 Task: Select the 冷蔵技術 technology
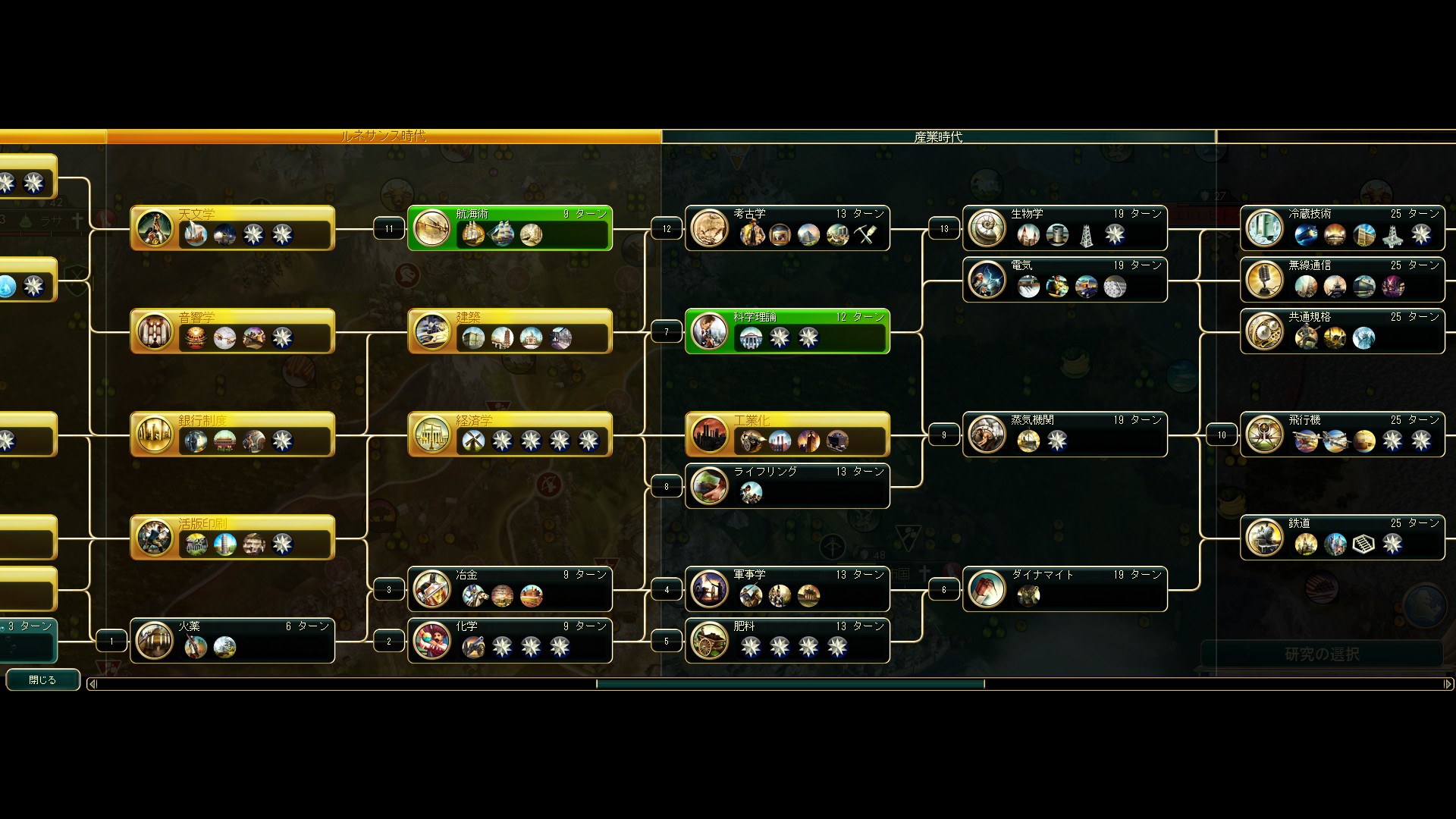point(1342,227)
